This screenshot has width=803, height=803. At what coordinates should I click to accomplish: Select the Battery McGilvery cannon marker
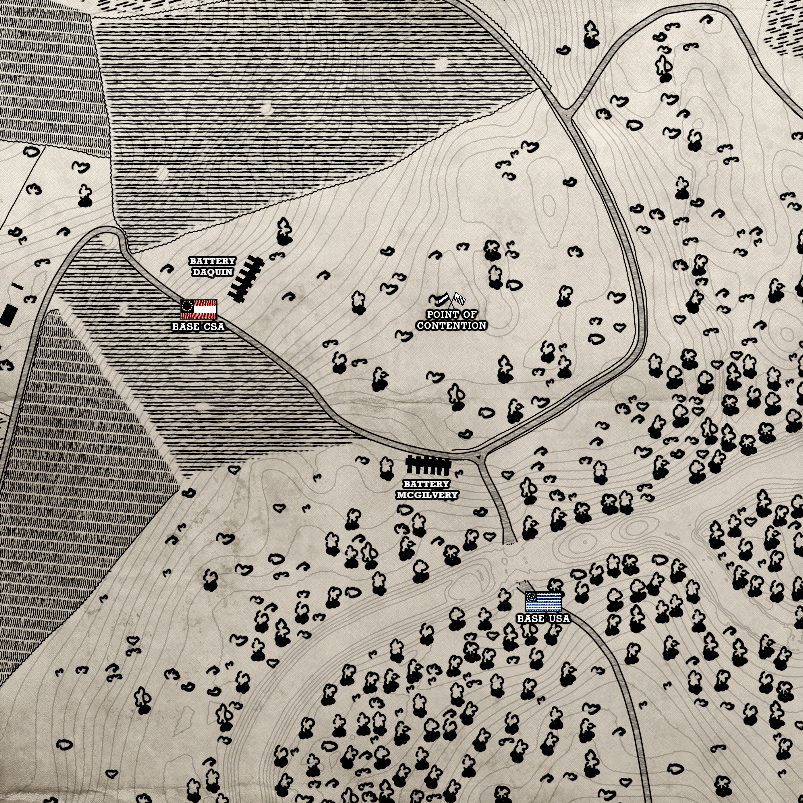pyautogui.click(x=428, y=466)
